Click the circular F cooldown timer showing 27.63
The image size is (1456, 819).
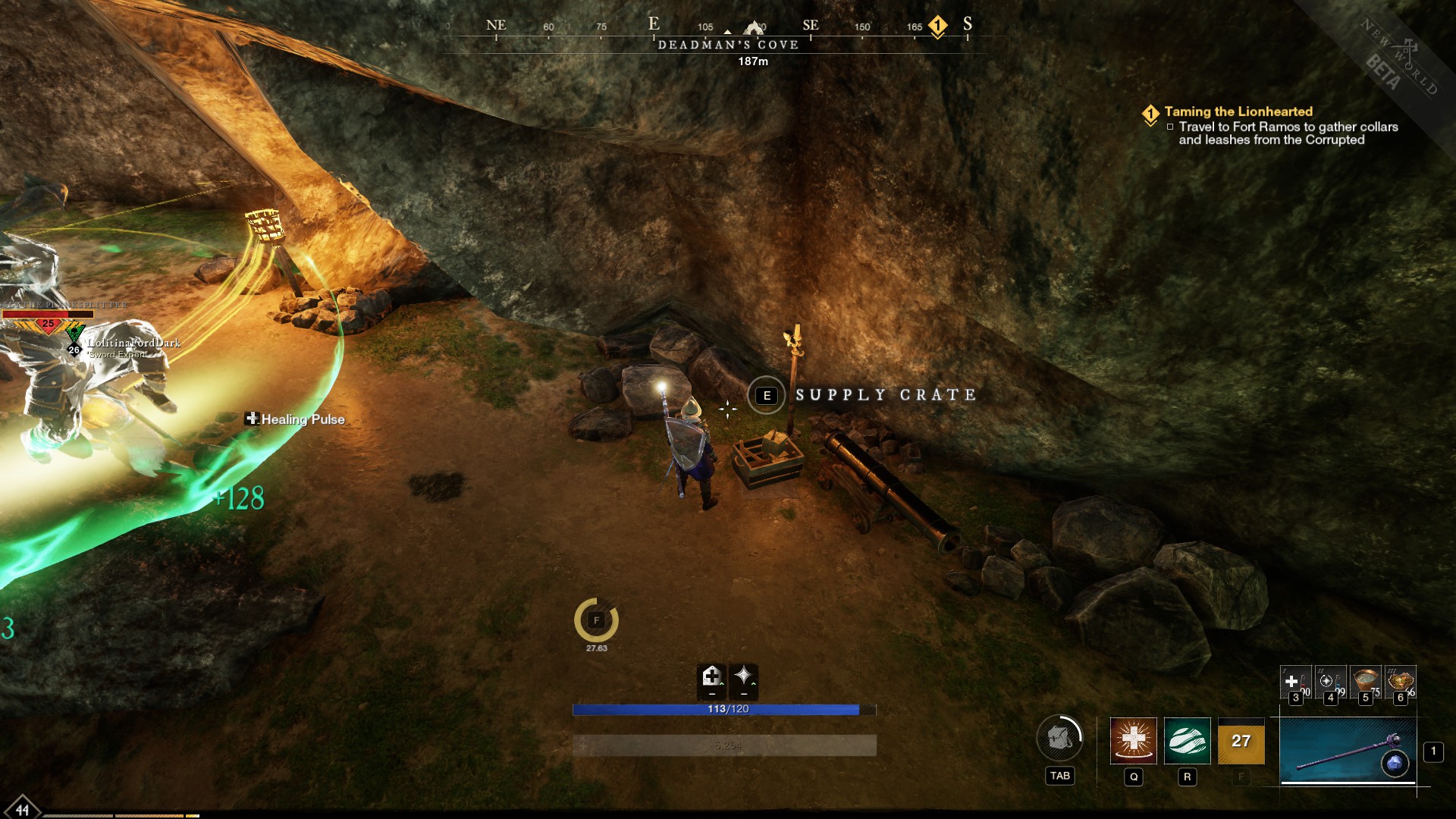click(x=598, y=620)
